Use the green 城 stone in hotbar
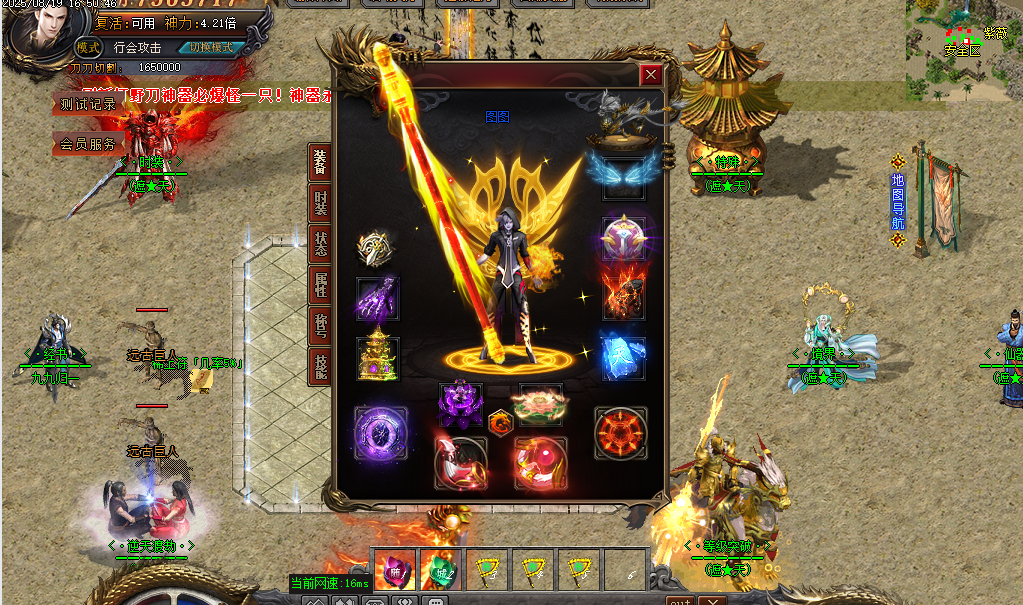 coord(440,569)
